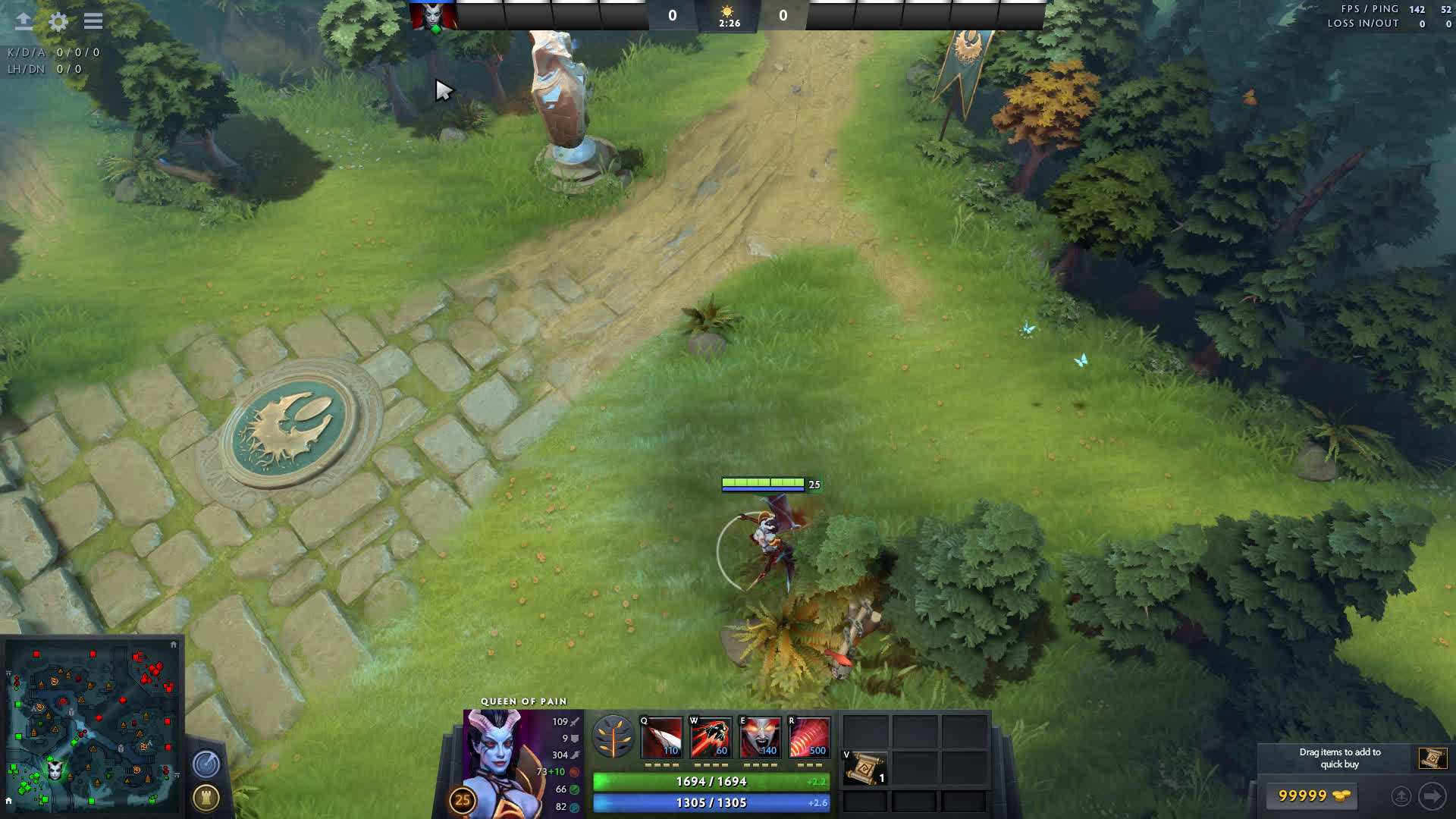Select the courier button beside the gold
Screen dimensions: 1456x819
pyautogui.click(x=1401, y=795)
